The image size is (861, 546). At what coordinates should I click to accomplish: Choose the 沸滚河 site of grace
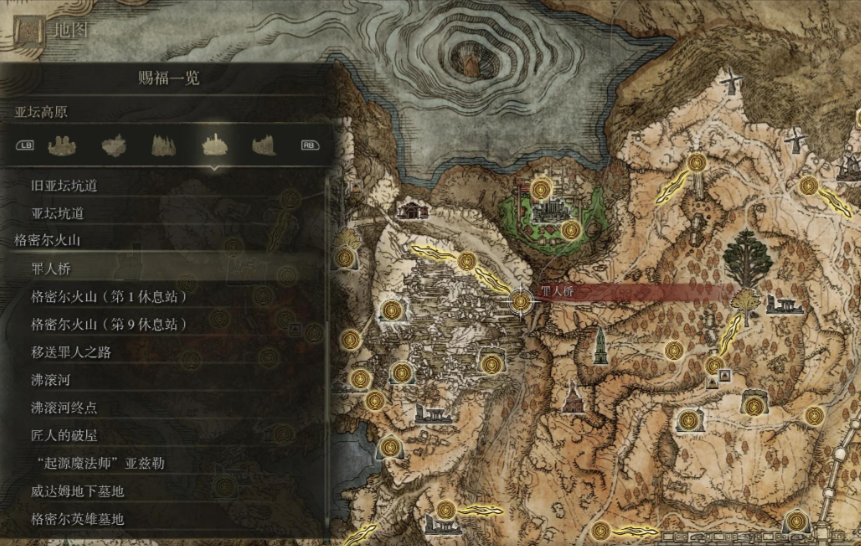[x=51, y=381]
